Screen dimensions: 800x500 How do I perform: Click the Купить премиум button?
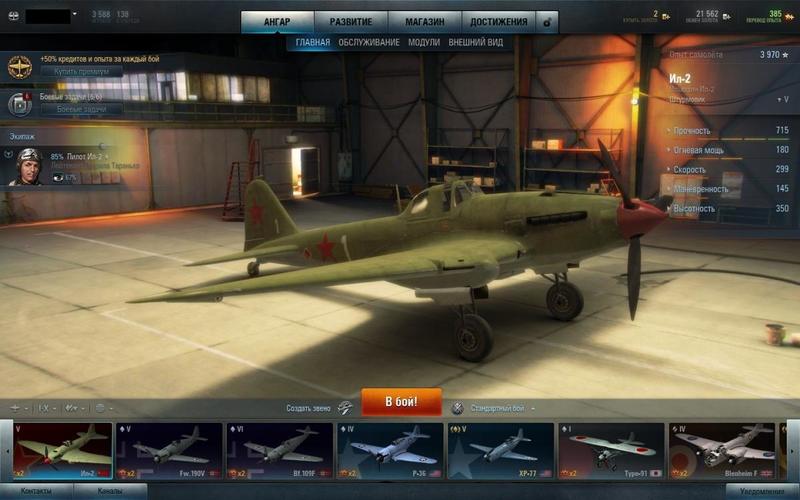(x=82, y=72)
